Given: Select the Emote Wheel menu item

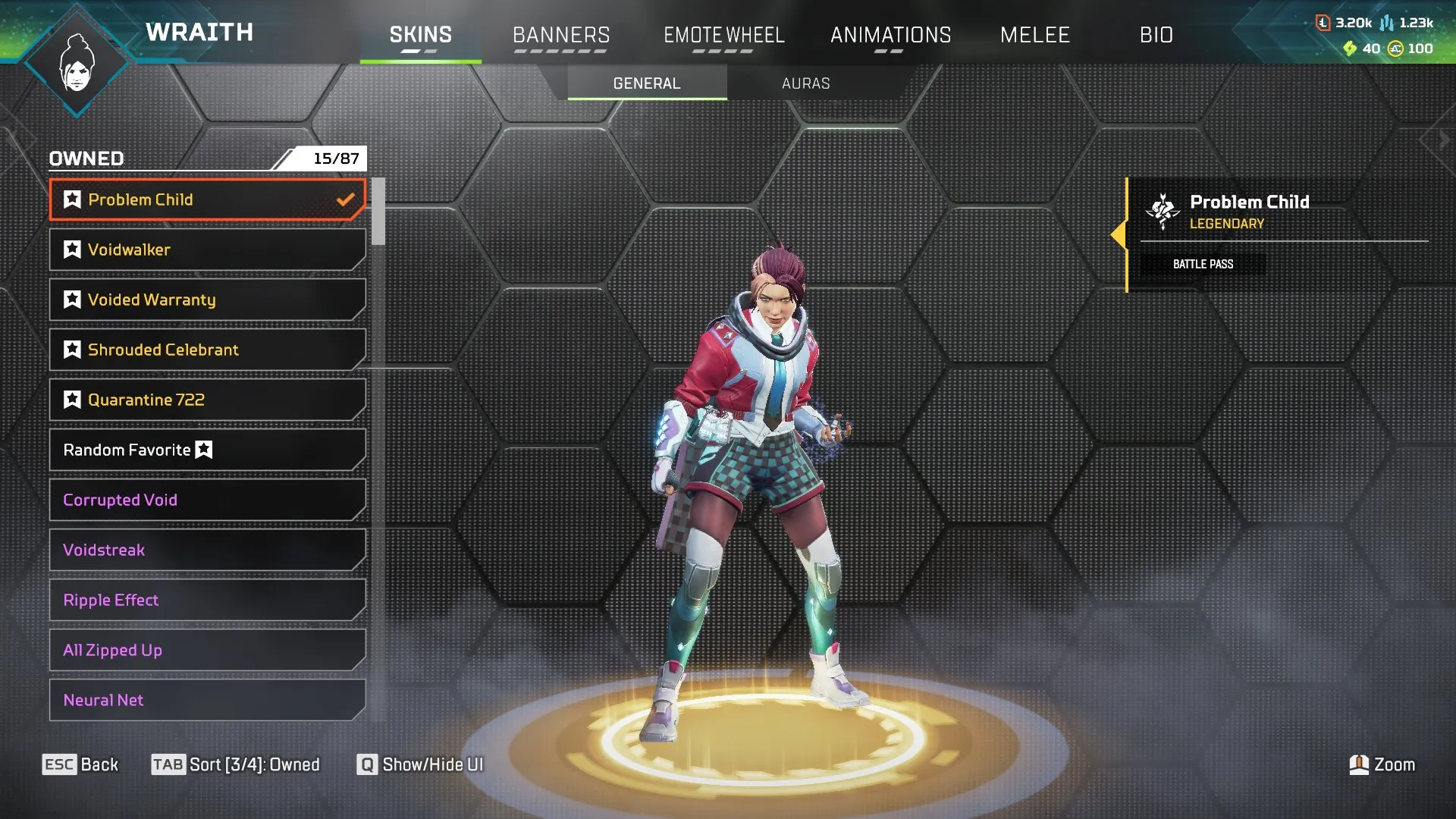Looking at the screenshot, I should pyautogui.click(x=724, y=34).
